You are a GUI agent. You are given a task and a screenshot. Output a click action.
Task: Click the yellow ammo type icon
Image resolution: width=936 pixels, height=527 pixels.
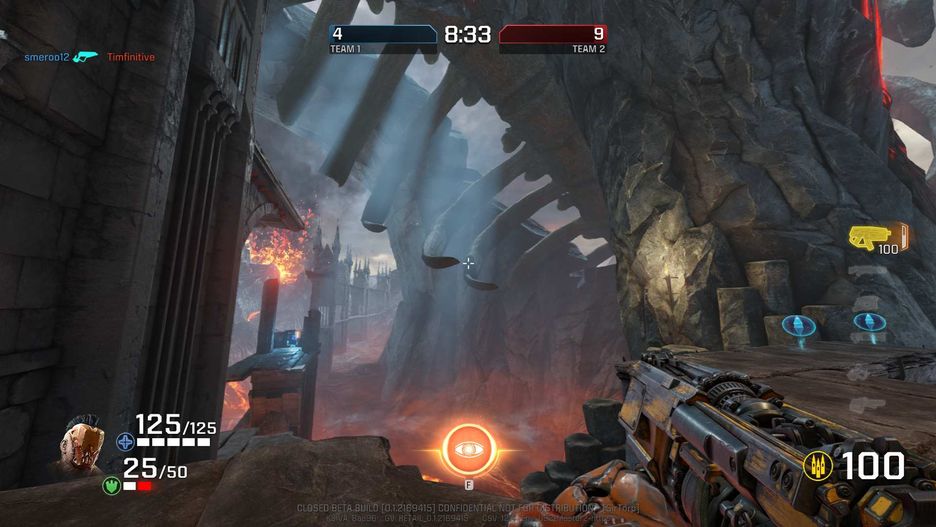pyautogui.click(x=817, y=466)
